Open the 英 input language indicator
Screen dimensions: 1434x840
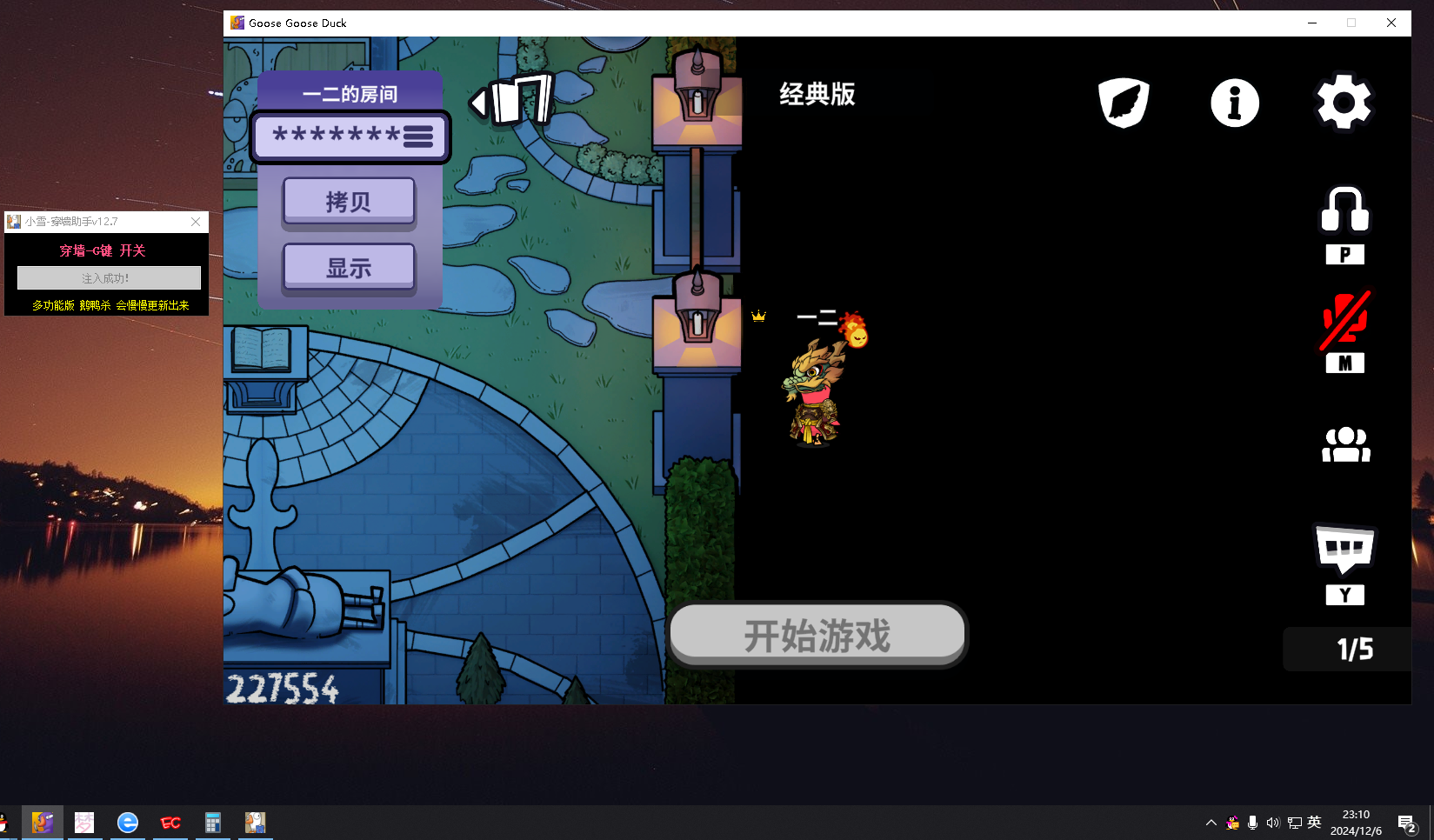pyautogui.click(x=1313, y=822)
